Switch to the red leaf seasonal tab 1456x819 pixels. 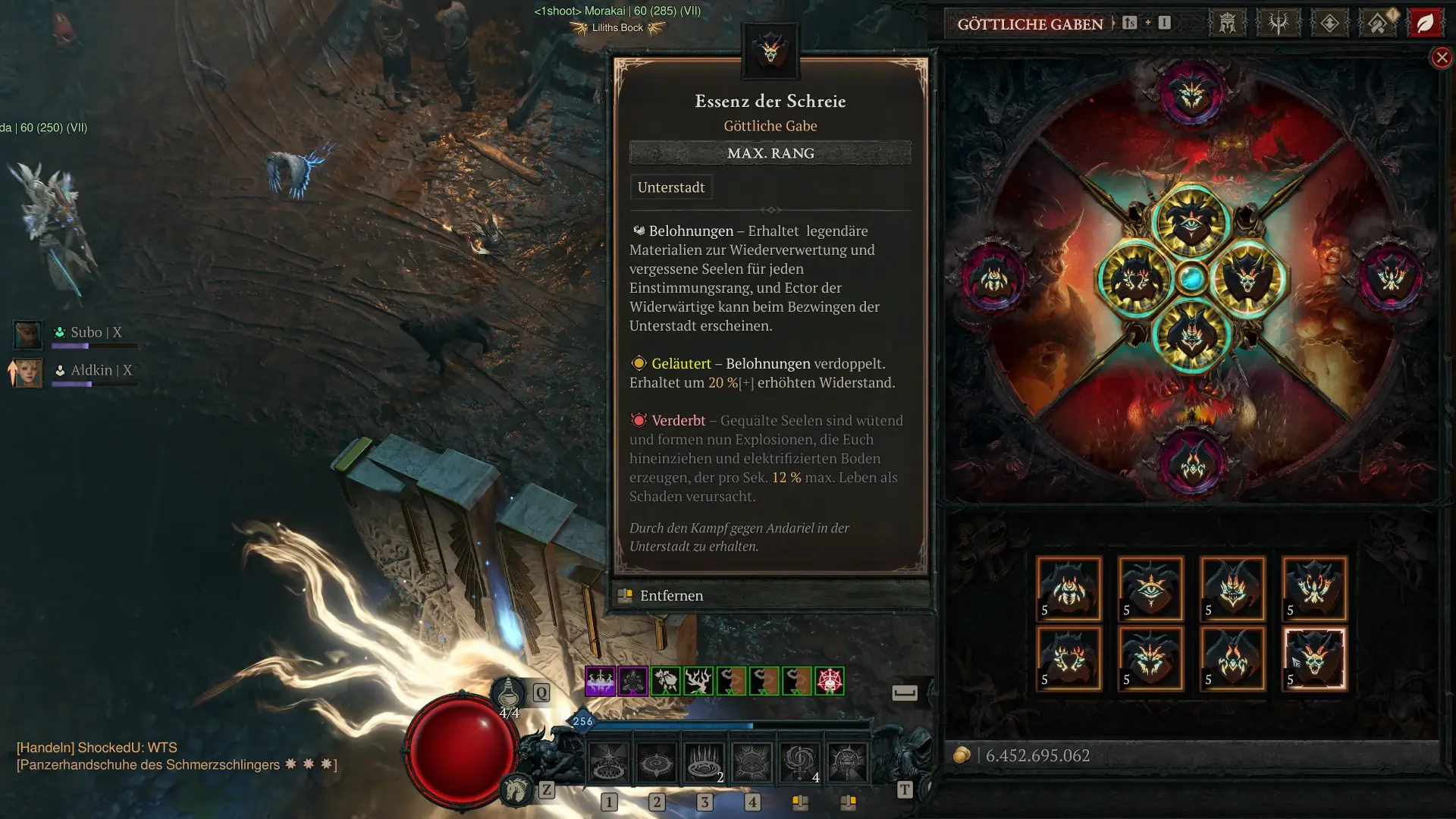click(x=1426, y=23)
